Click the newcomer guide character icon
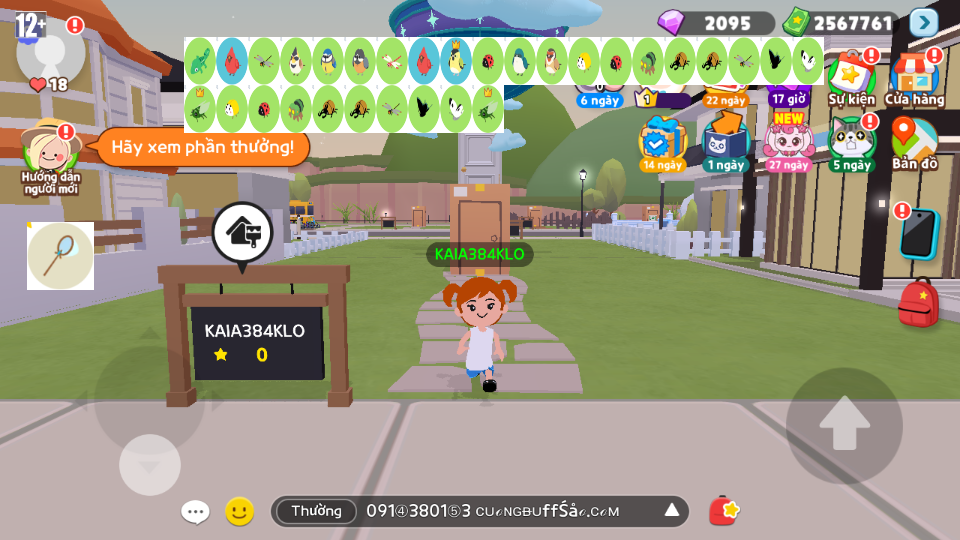 pos(50,151)
